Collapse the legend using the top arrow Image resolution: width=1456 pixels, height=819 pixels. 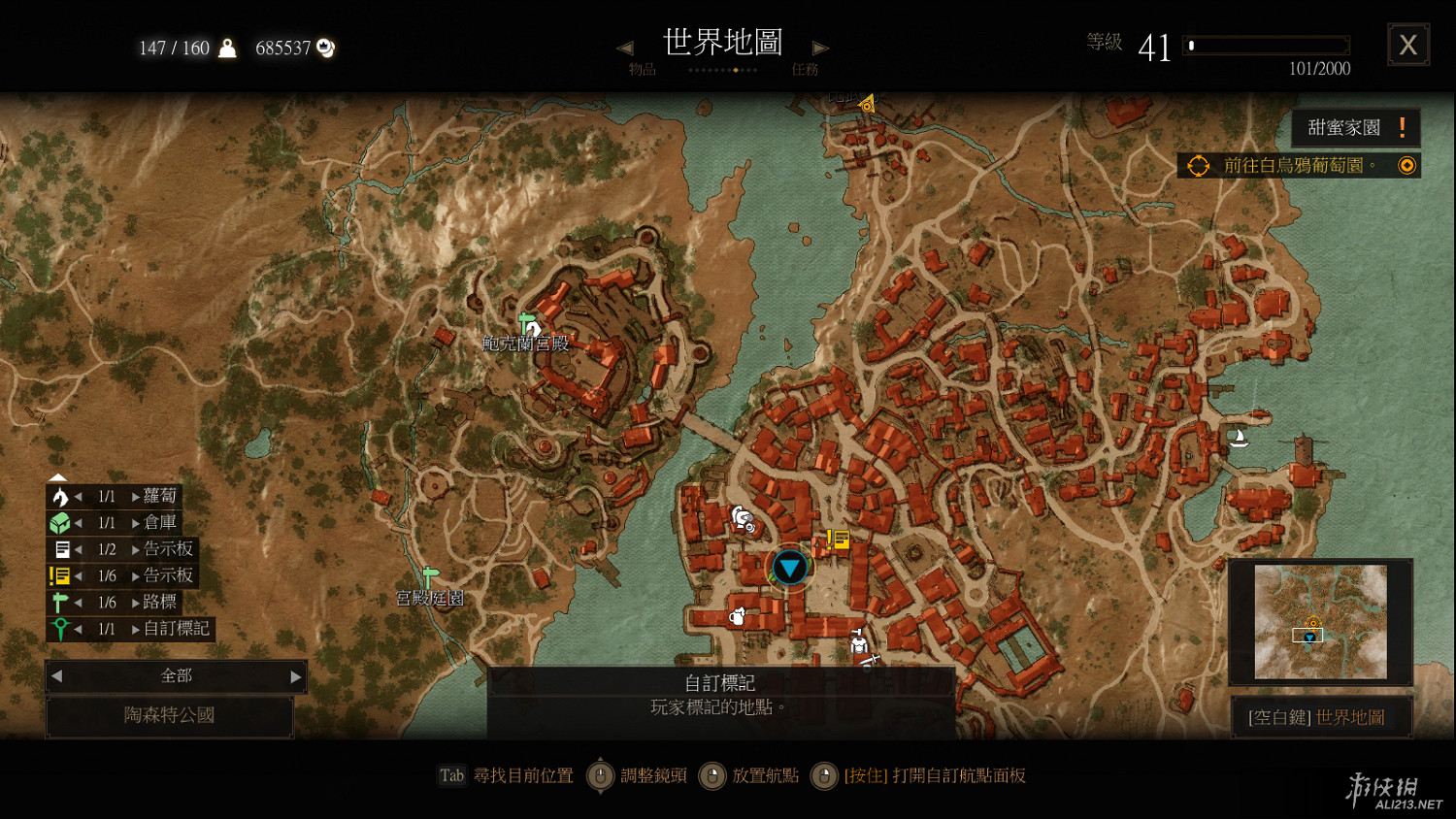click(56, 475)
